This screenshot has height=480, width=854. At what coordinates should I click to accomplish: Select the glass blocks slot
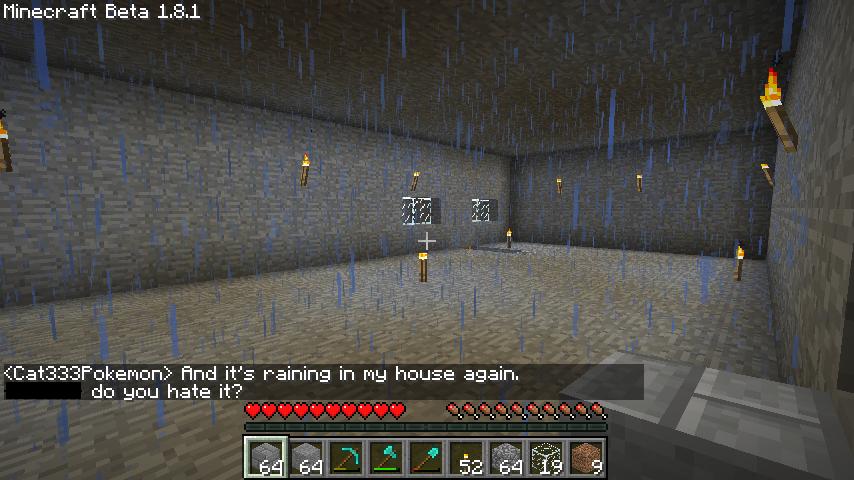[x=546, y=458]
